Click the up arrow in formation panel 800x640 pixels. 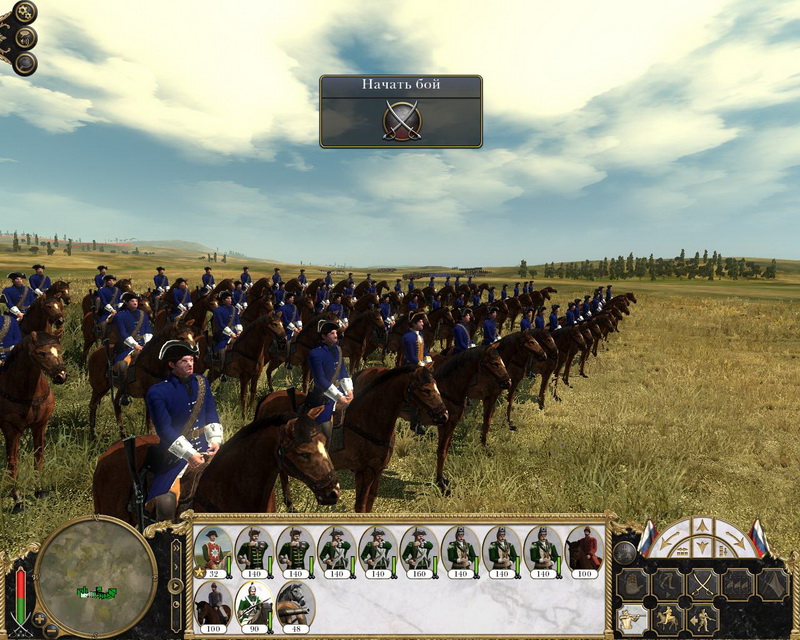(702, 526)
